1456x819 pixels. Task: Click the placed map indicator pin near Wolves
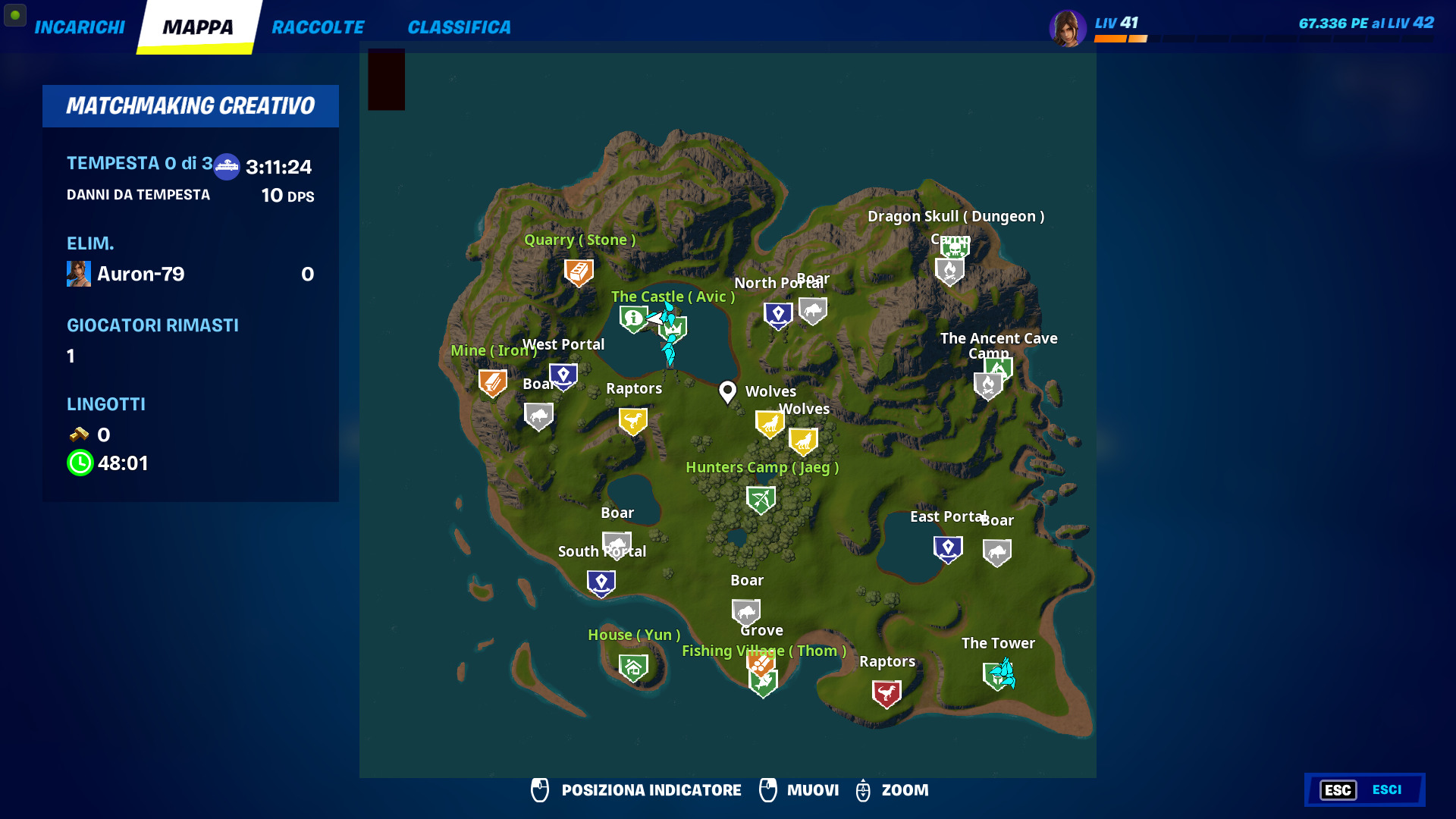[727, 391]
